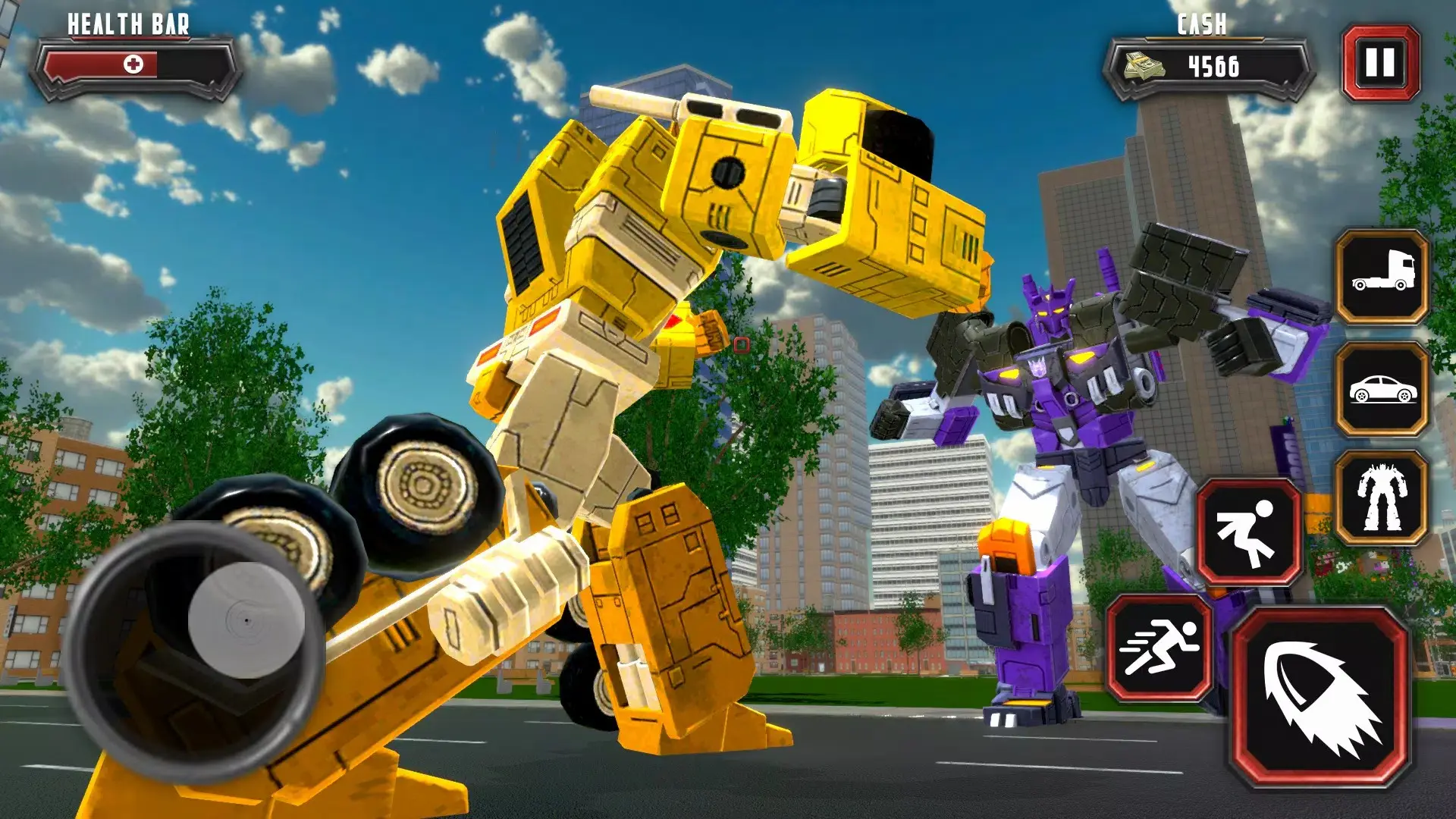The width and height of the screenshot is (1456, 819).
Task: Switch to the car transformation
Action: click(x=1382, y=389)
